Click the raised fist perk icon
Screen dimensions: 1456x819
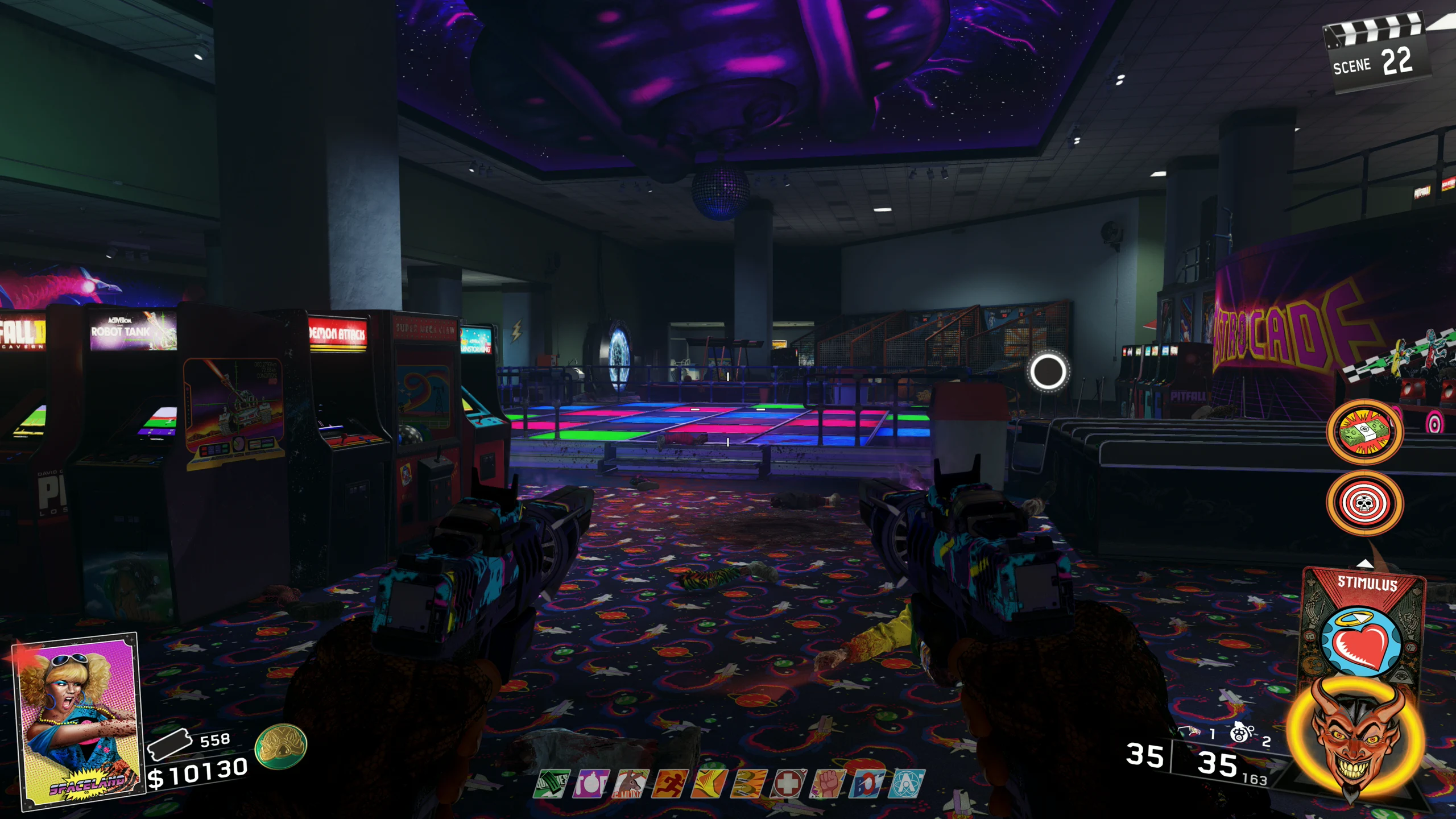(828, 784)
